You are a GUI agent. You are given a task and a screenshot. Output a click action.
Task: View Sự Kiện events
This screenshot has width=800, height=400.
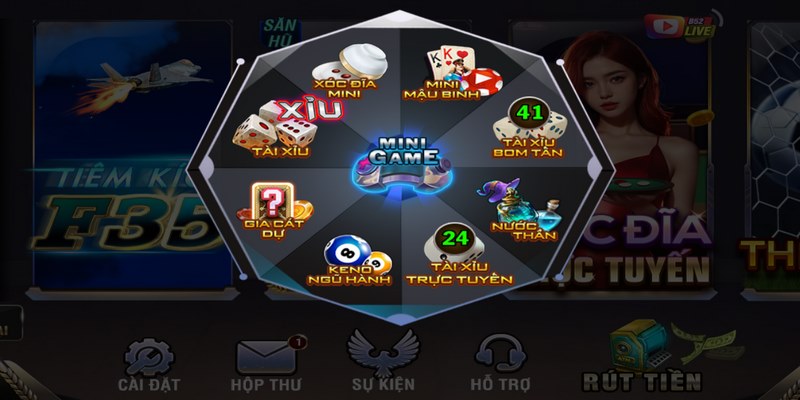[x=382, y=364]
